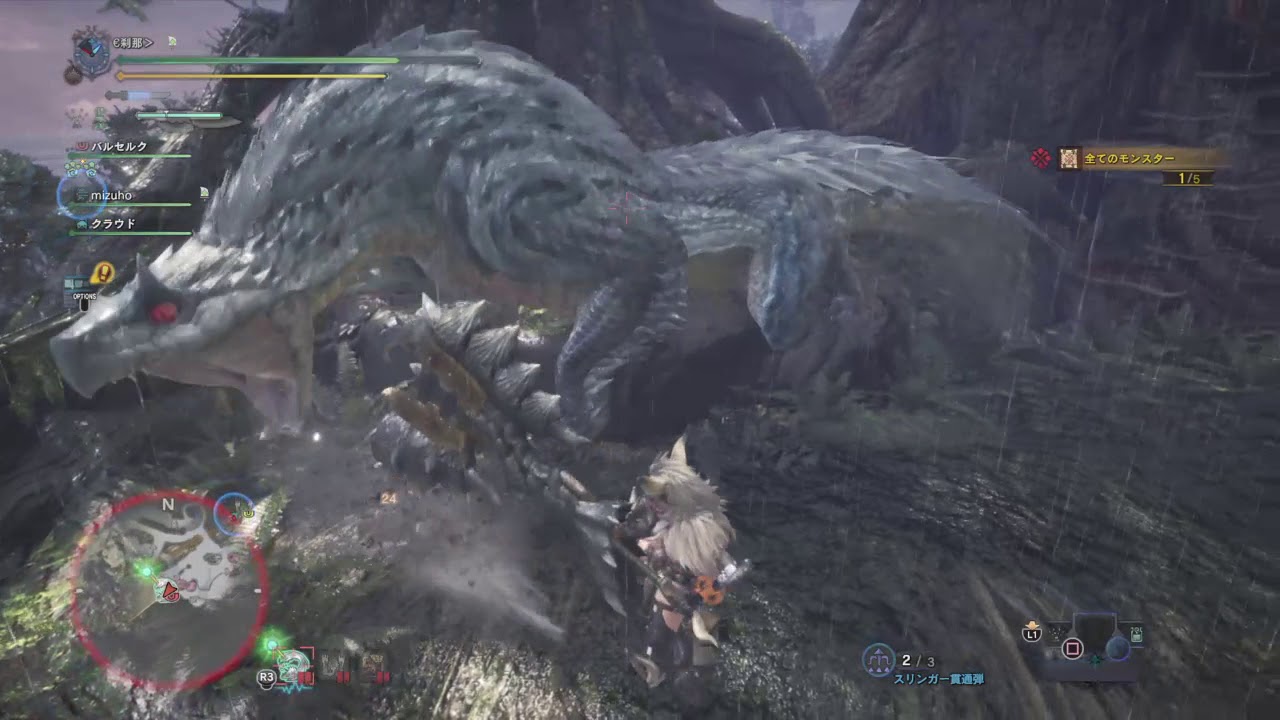Viewport: 1280px width, 720px height.
Task: Select party member クラウド
Action: coord(112,224)
